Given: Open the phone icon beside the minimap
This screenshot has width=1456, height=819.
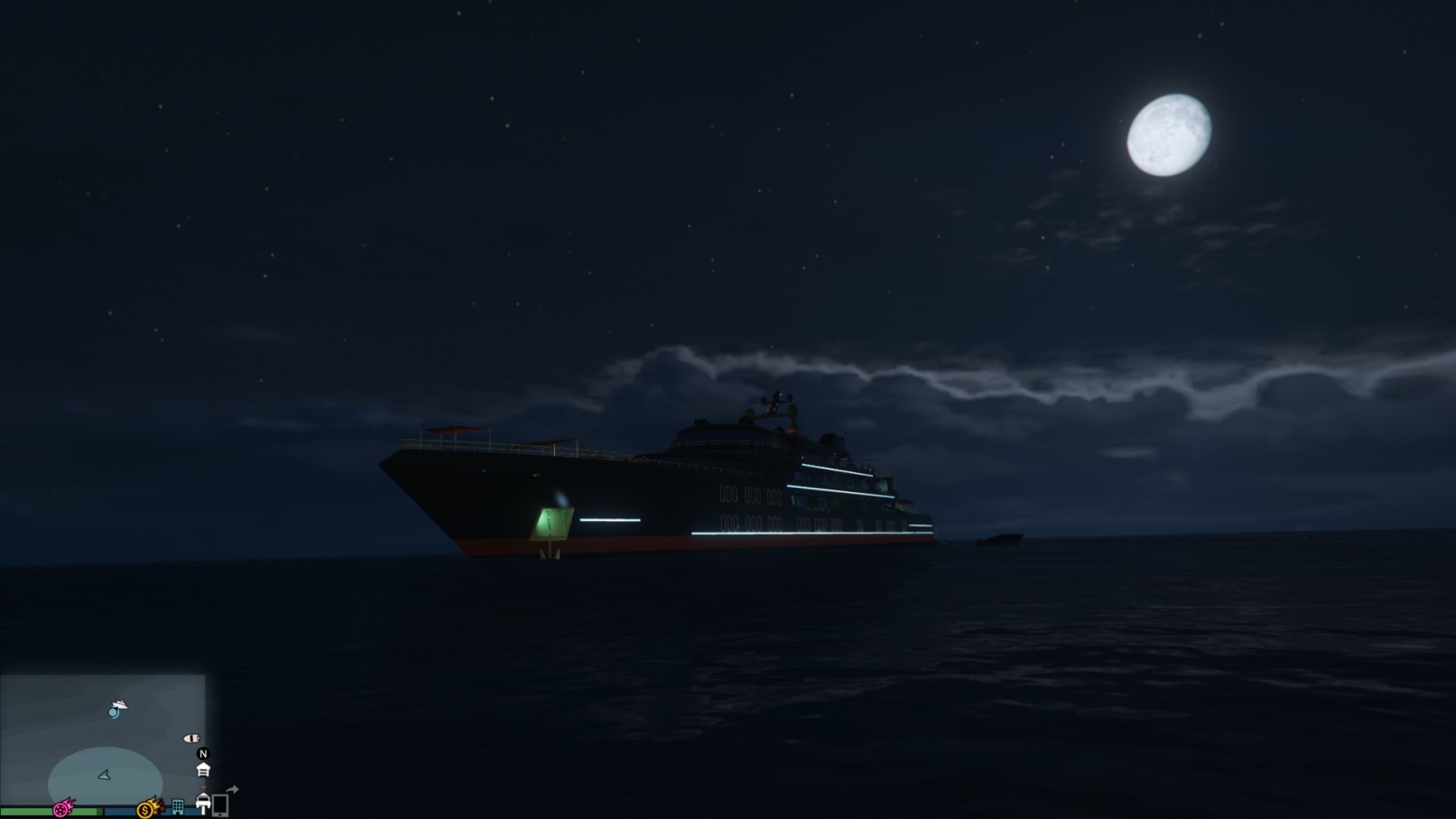Looking at the screenshot, I should (220, 805).
